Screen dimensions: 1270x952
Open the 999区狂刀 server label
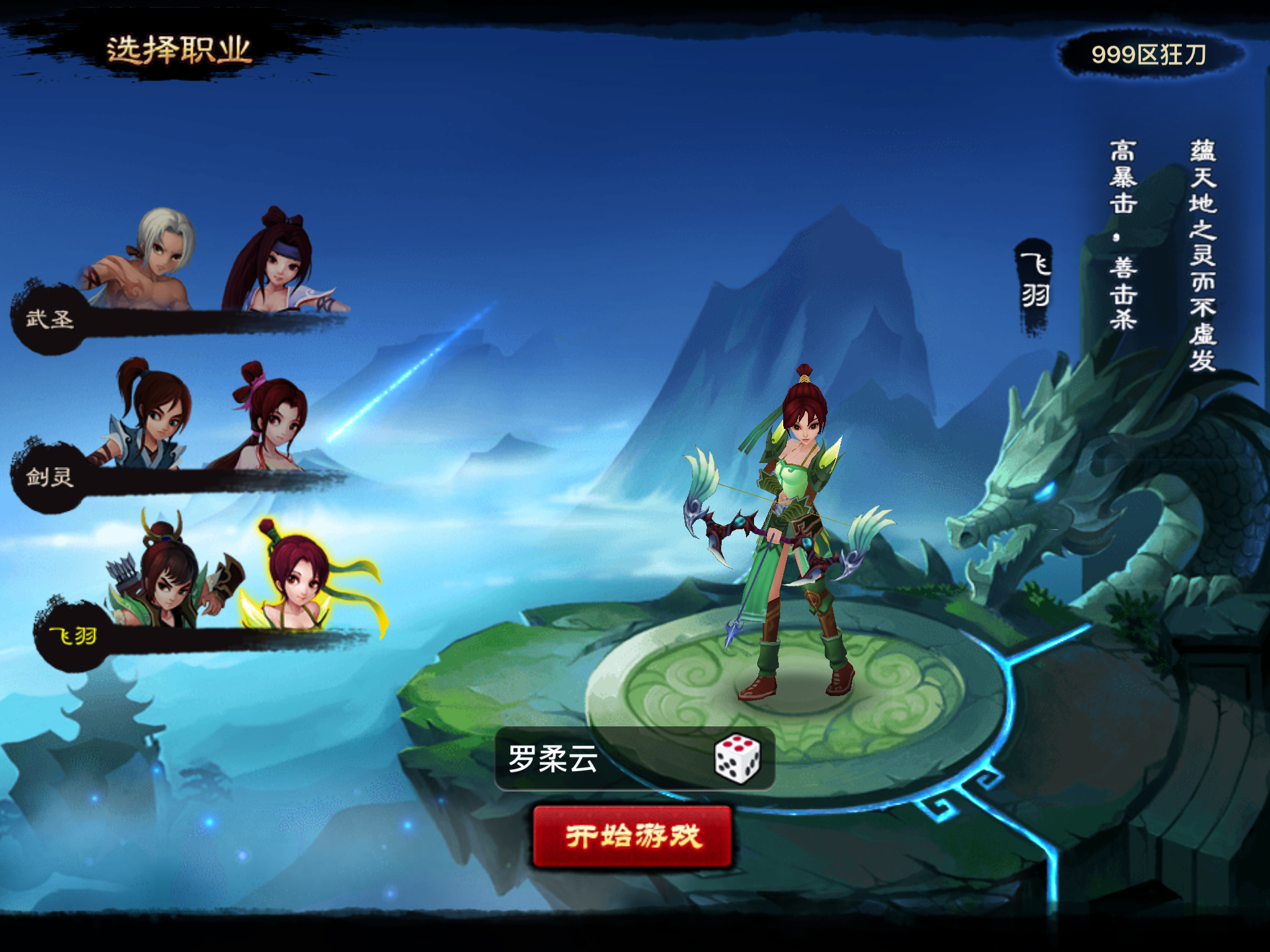click(x=1148, y=55)
